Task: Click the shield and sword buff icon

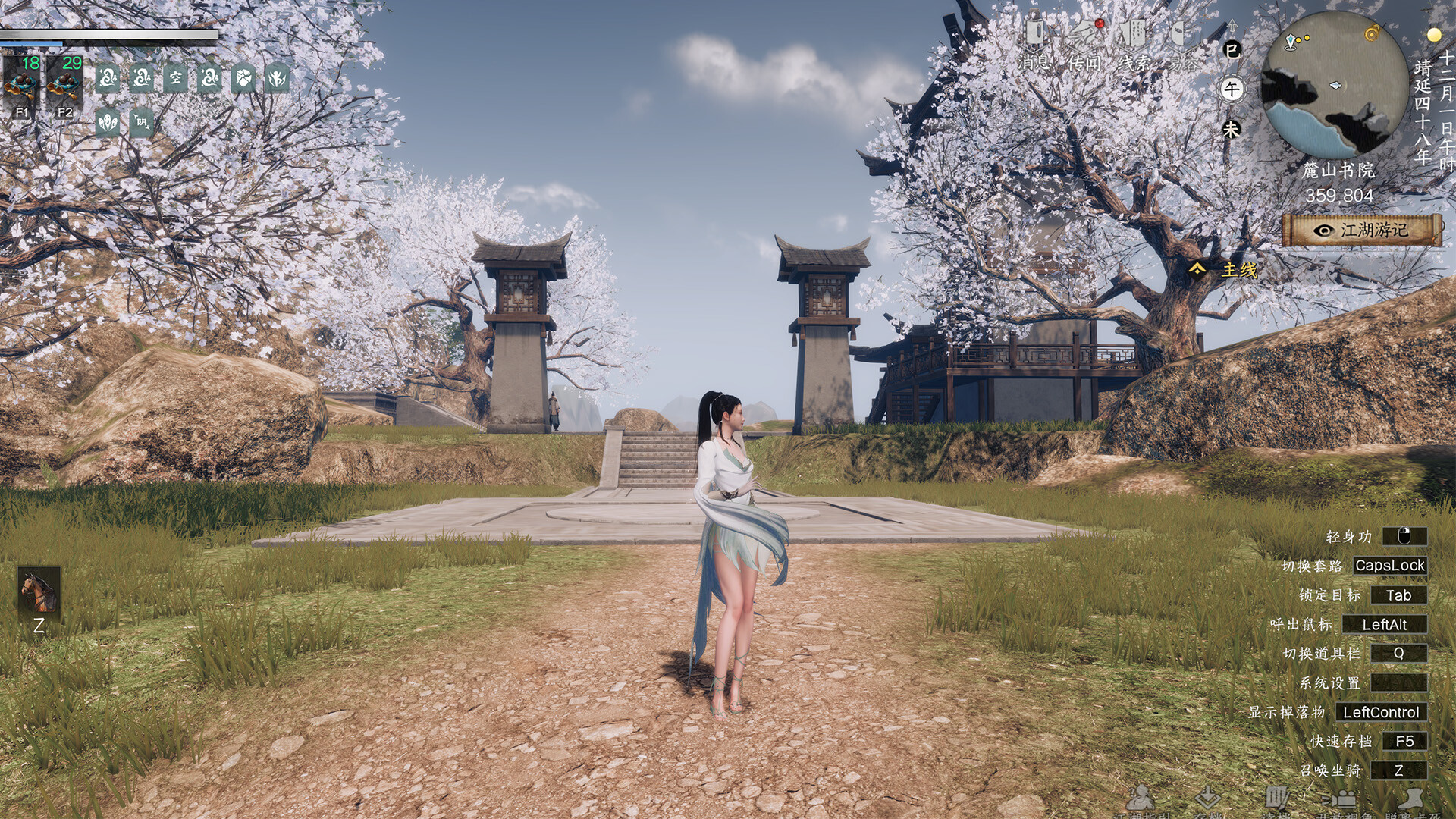Action: [x=243, y=78]
